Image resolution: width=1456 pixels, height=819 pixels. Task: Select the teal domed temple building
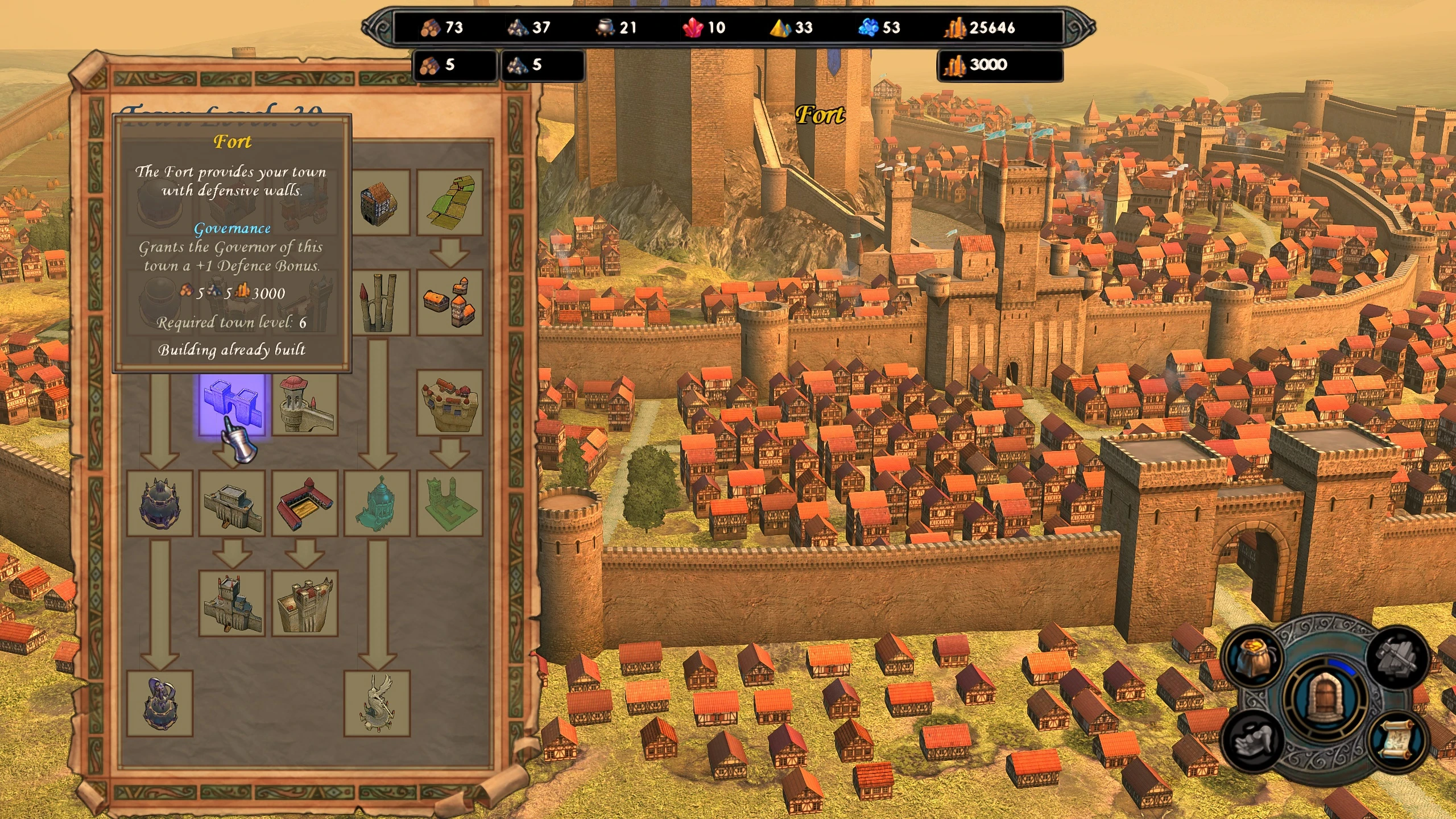point(378,503)
